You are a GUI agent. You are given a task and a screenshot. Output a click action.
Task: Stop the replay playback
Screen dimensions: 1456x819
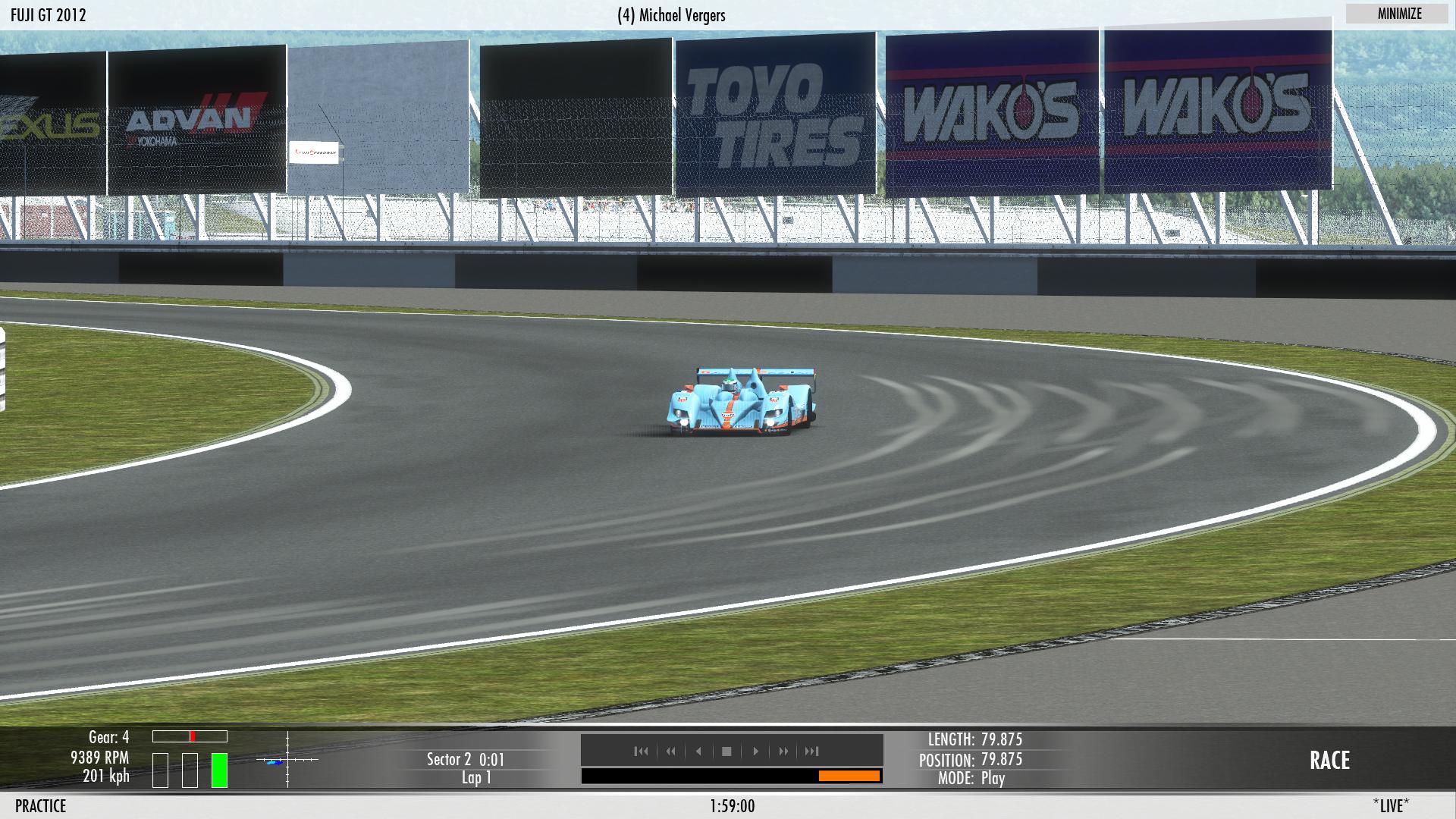pos(726,752)
